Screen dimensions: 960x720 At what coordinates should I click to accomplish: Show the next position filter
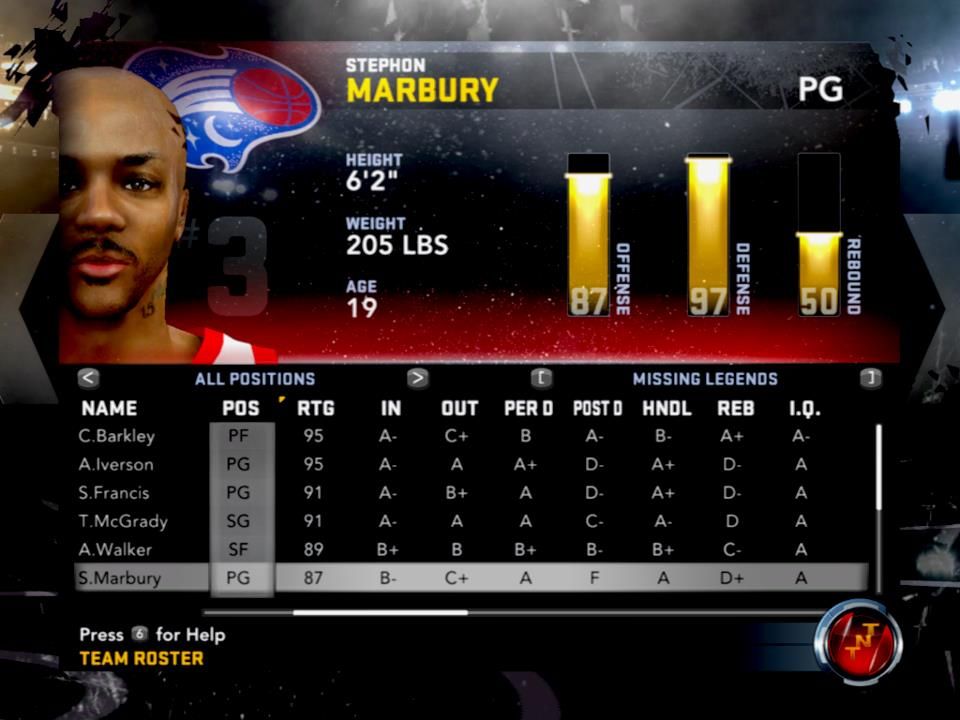point(418,378)
